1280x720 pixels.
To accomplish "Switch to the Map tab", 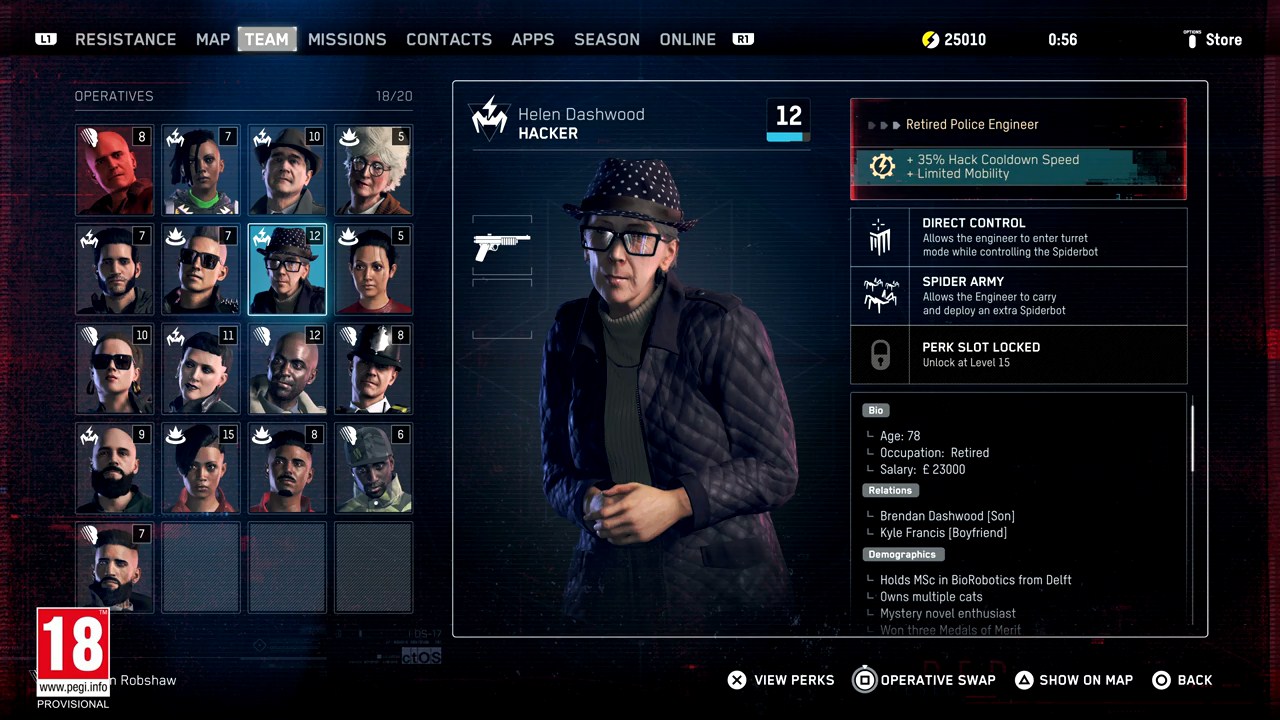I will (213, 40).
